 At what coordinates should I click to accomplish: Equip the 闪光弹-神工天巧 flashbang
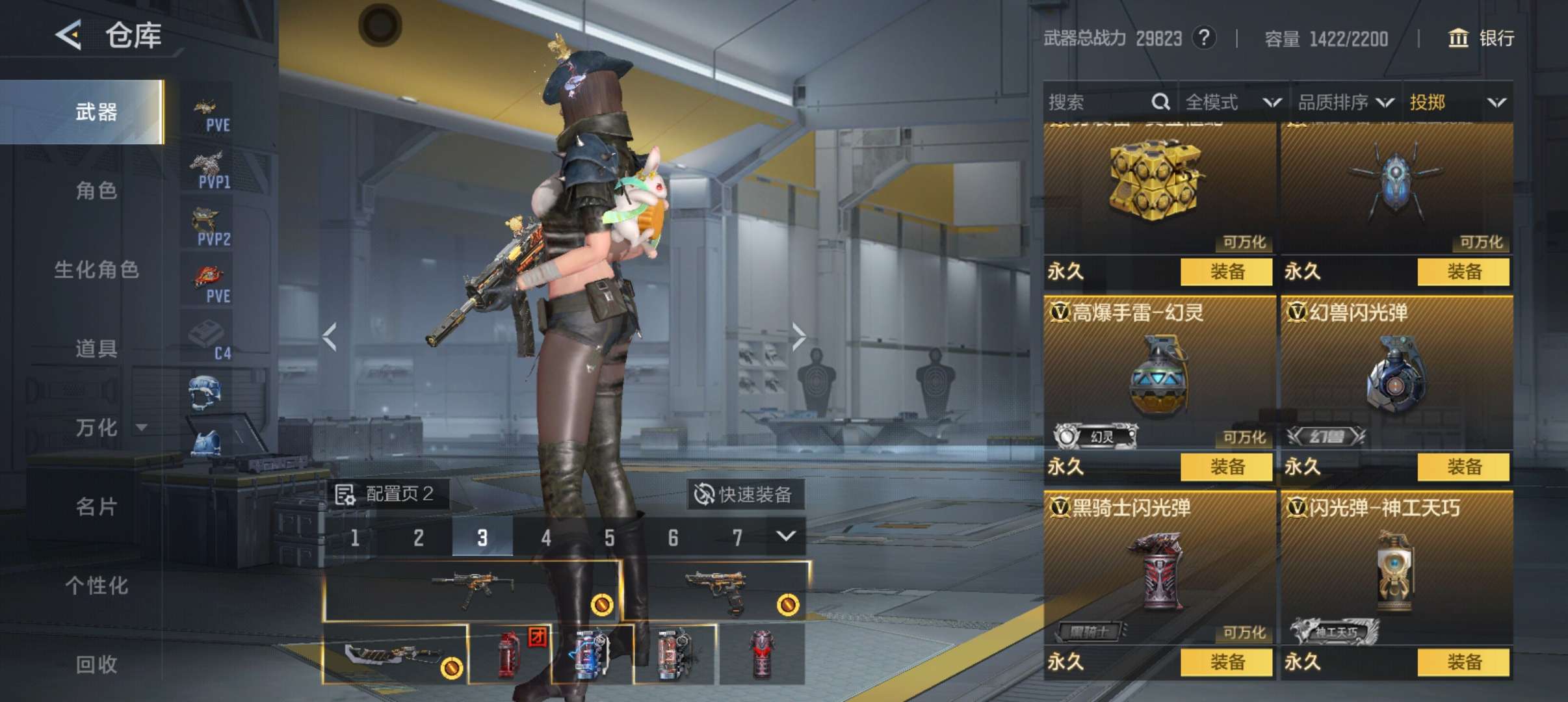1463,662
